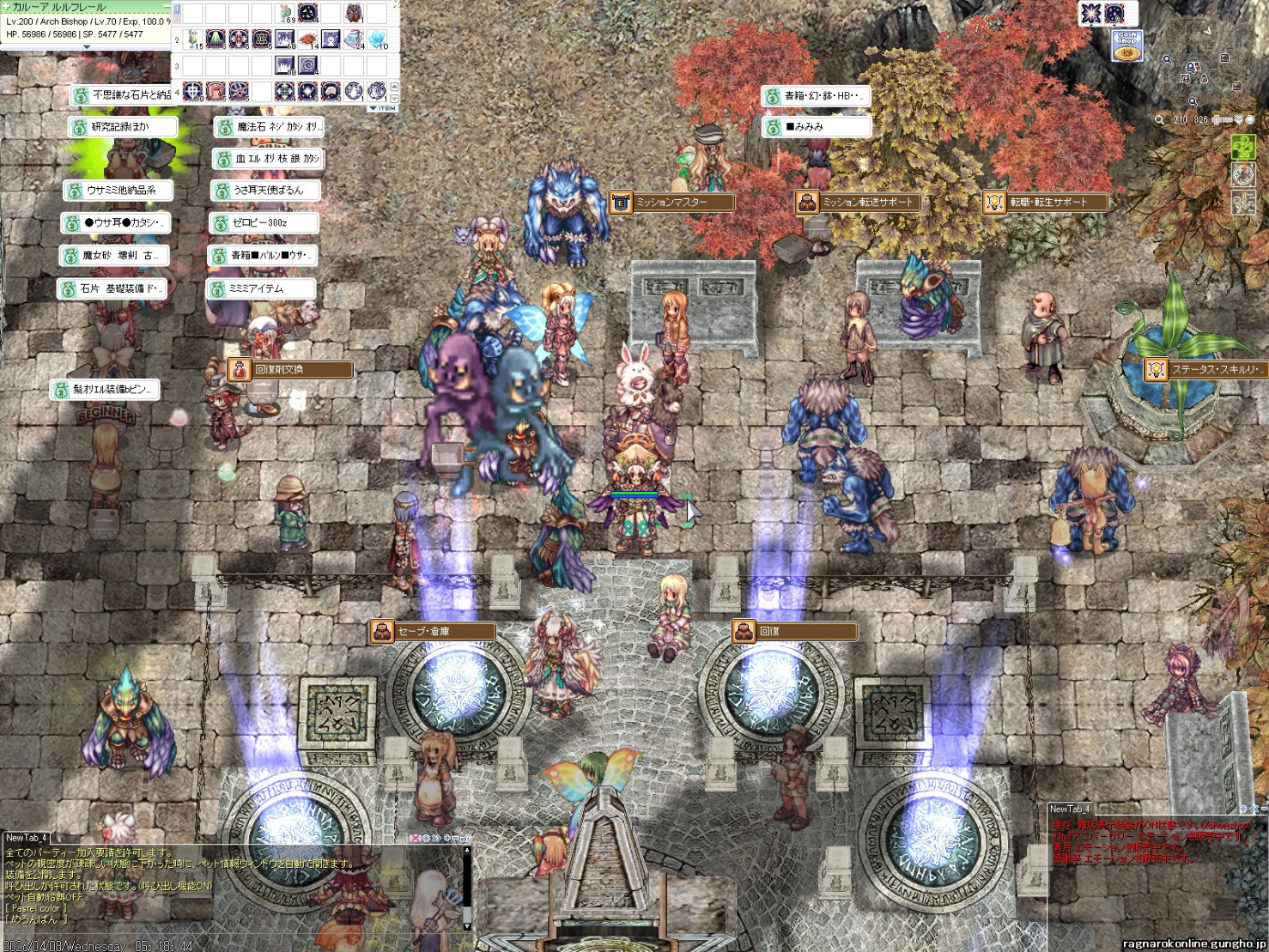Zoom in the minimap with plus button
This screenshot has width=1269, height=952.
[1217, 119]
